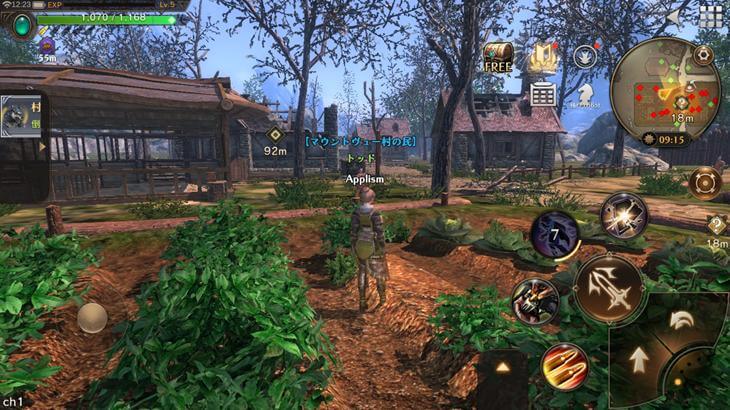Use the armored warrior skill icon
The image size is (730, 410).
[x=534, y=301]
